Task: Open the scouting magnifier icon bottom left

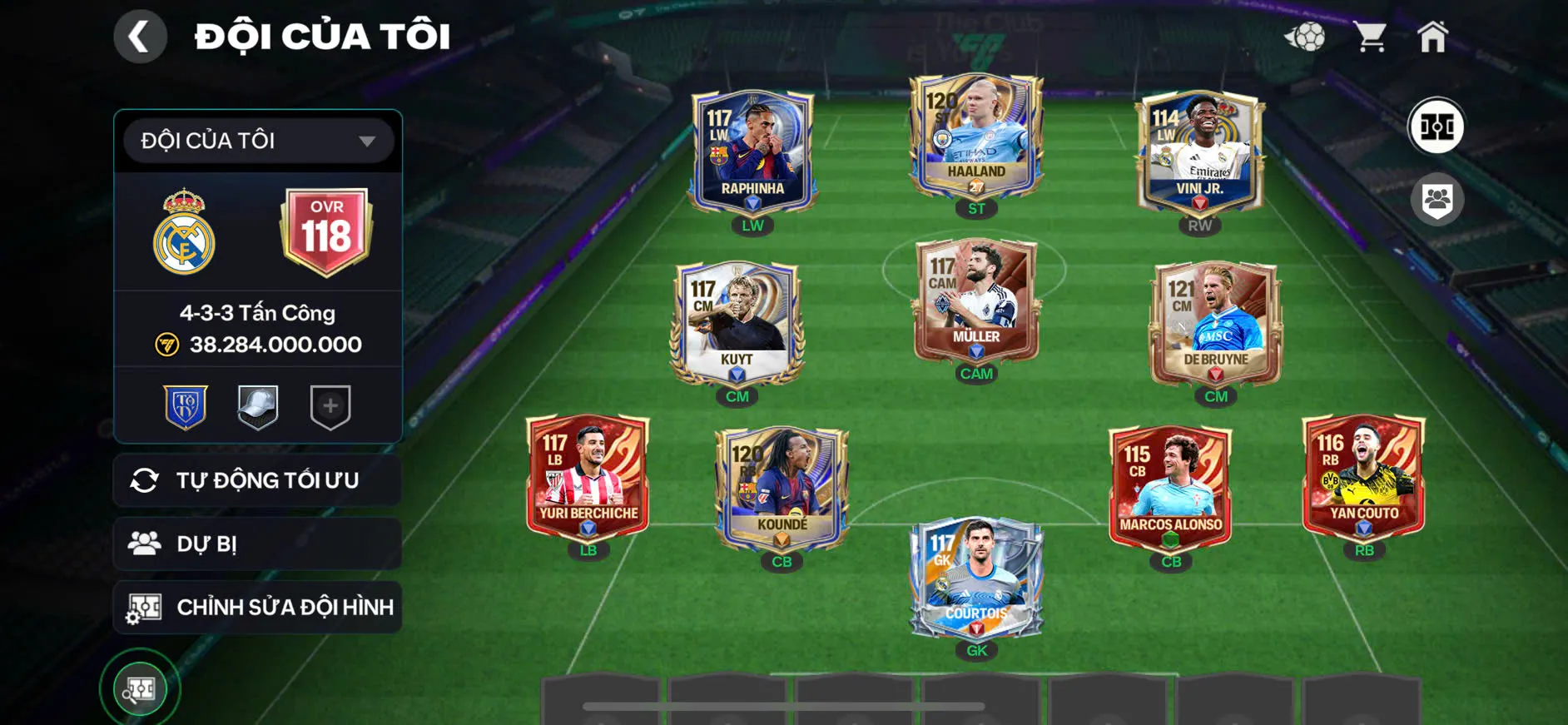Action: pos(141,688)
